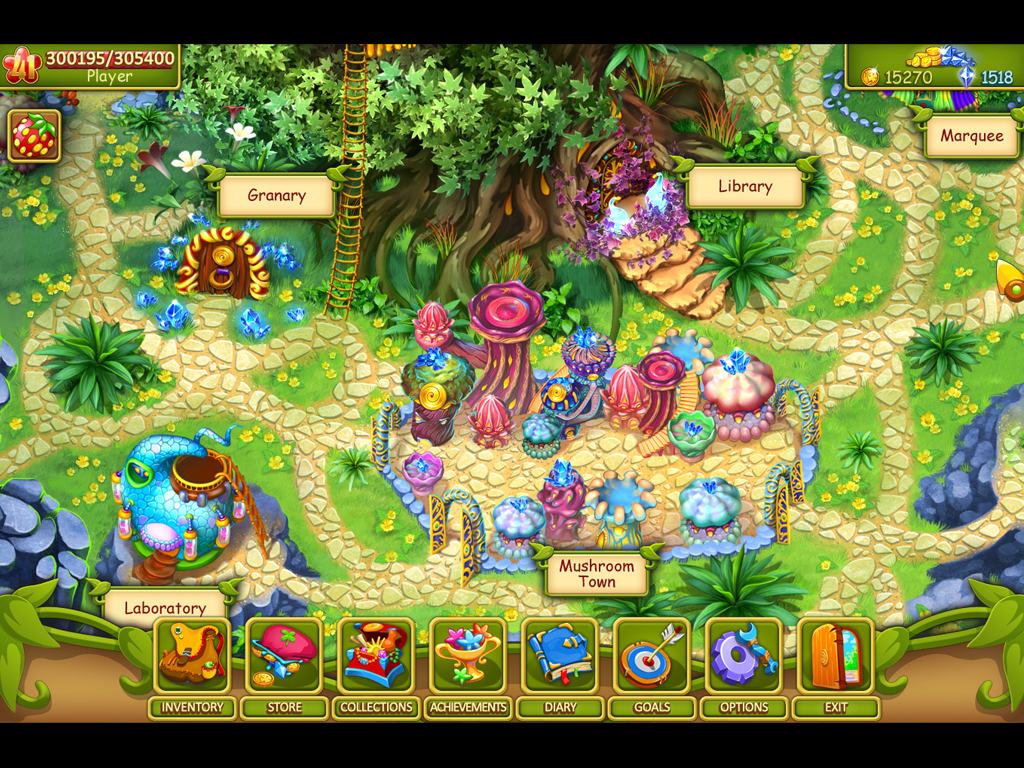Click the strawberry icon
The height and width of the screenshot is (768, 1024).
click(35, 136)
